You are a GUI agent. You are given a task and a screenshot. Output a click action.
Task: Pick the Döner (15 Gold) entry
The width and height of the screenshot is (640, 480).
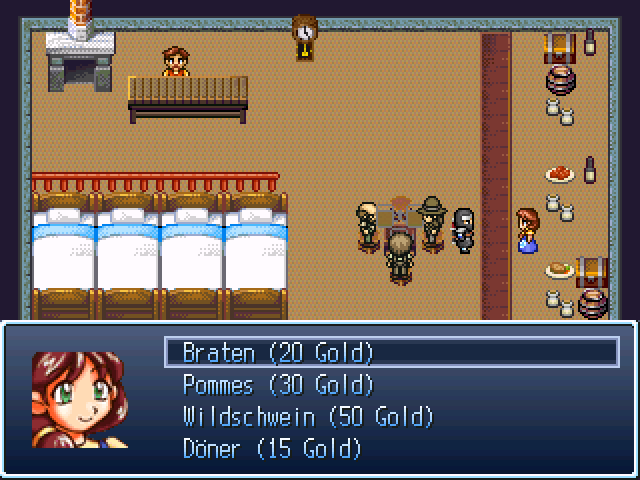pyautogui.click(x=272, y=448)
